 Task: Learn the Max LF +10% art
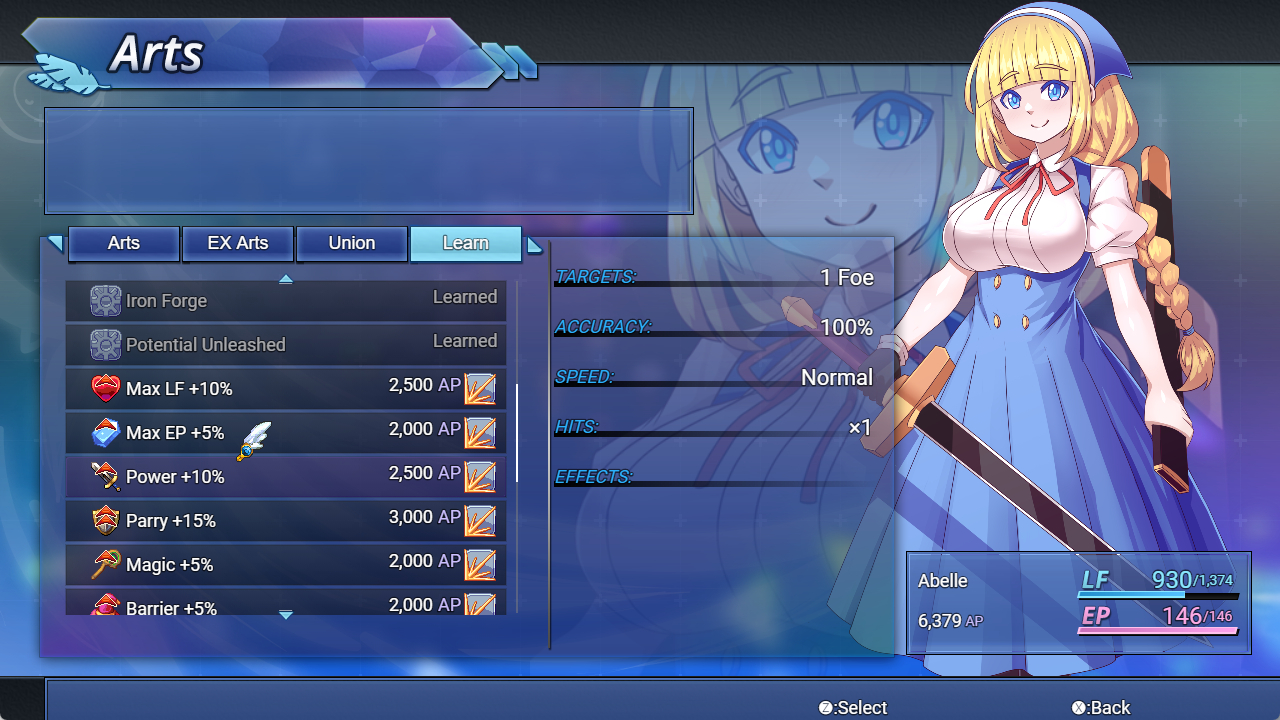pyautogui.click(x=286, y=388)
